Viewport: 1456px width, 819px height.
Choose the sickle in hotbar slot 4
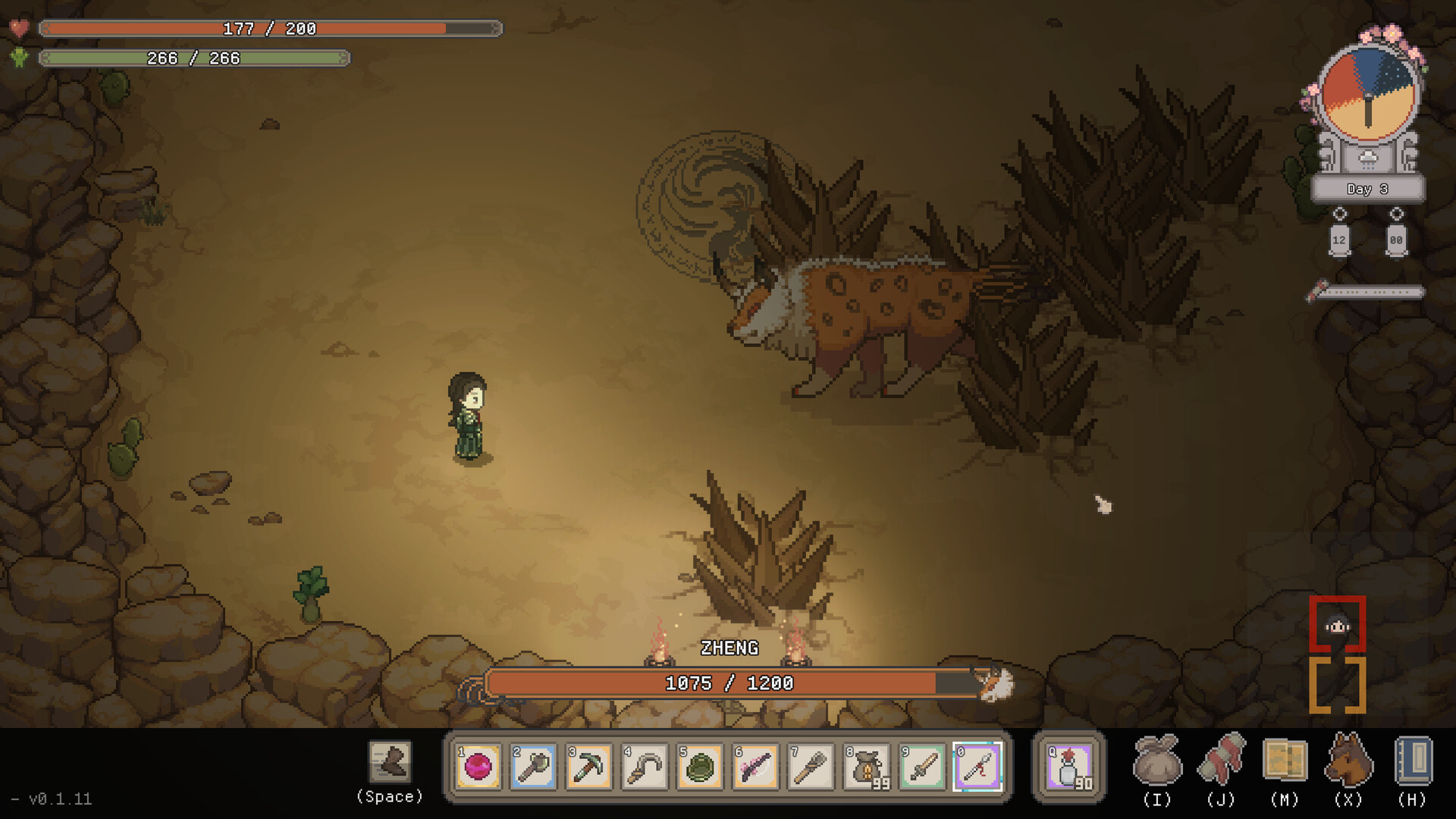[645, 767]
